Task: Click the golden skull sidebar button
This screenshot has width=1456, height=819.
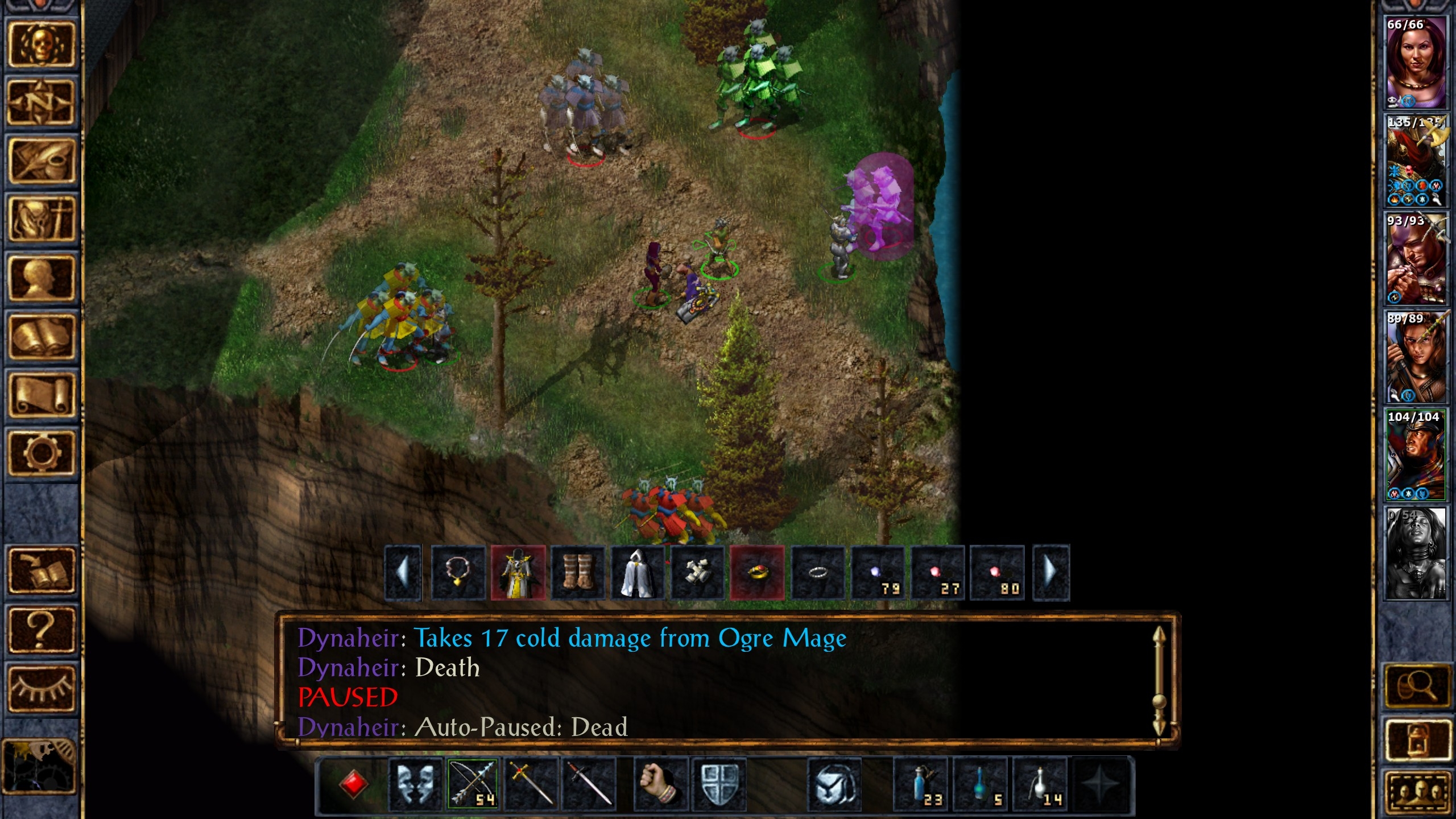Action: tap(41, 44)
